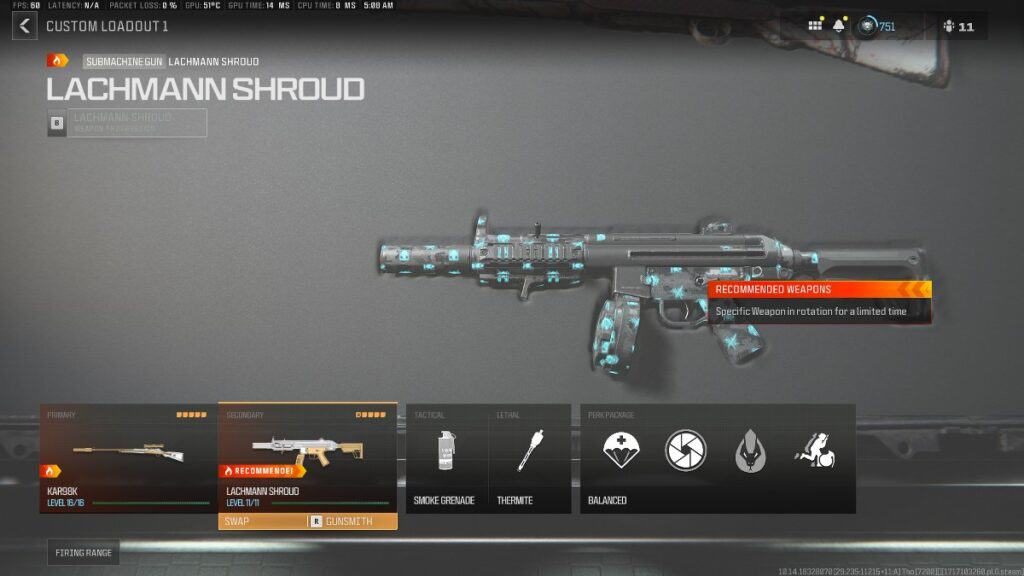Open the Balanced perk package
This screenshot has width=1024, height=576.
click(x=717, y=458)
